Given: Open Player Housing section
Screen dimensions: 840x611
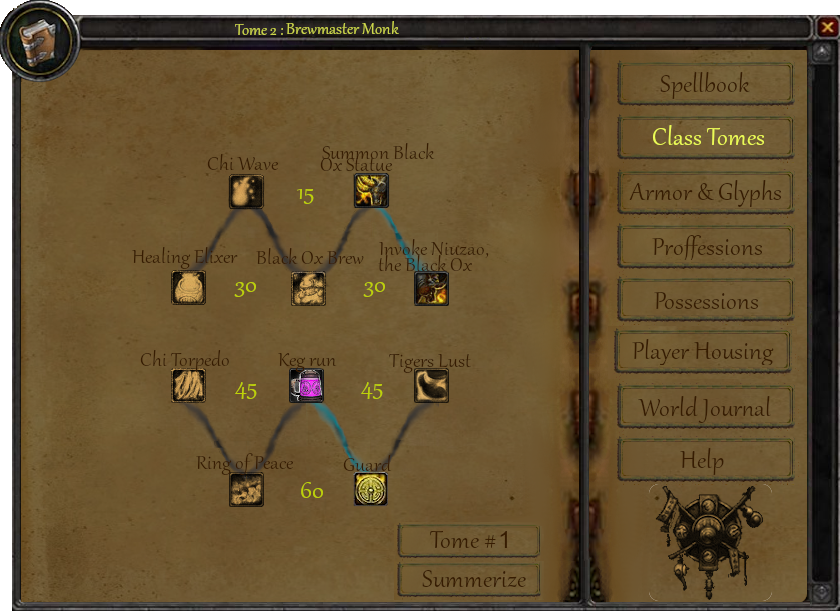Looking at the screenshot, I should tap(702, 352).
